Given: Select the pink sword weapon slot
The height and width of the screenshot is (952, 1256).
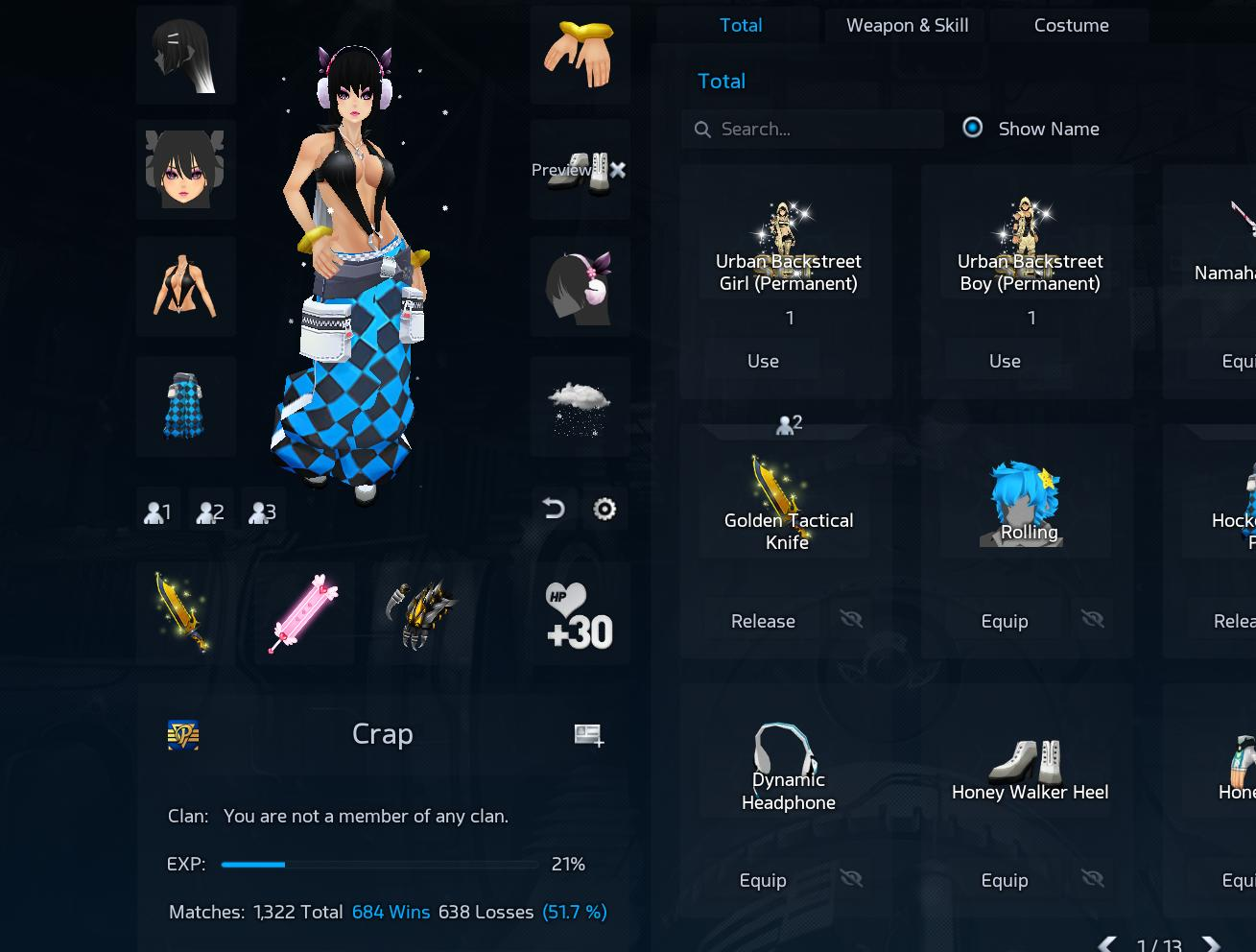Looking at the screenshot, I should (303, 614).
